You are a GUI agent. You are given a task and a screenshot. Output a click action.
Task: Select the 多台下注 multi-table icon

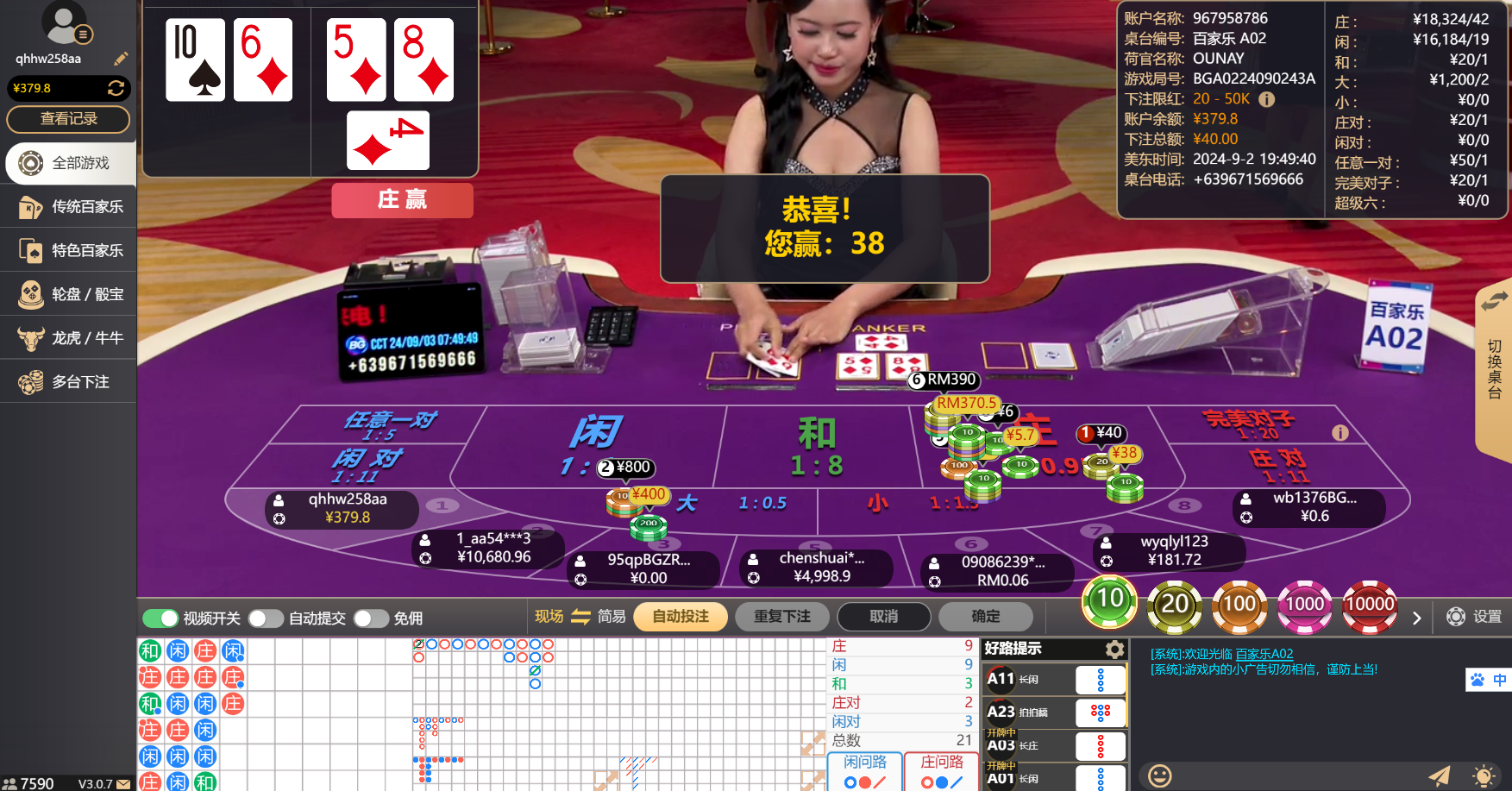28,381
